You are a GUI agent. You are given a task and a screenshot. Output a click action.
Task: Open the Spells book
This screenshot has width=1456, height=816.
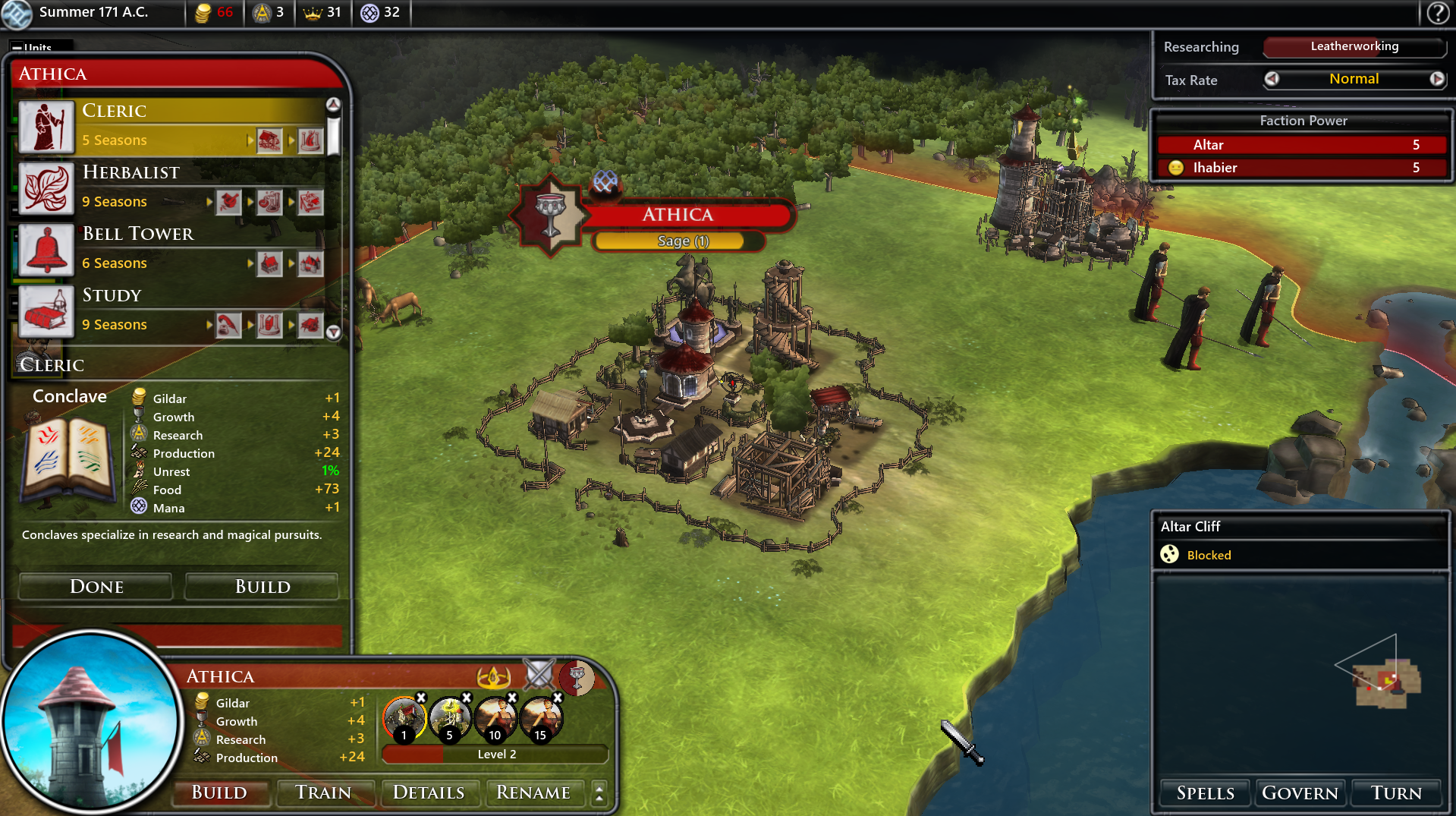(1205, 793)
